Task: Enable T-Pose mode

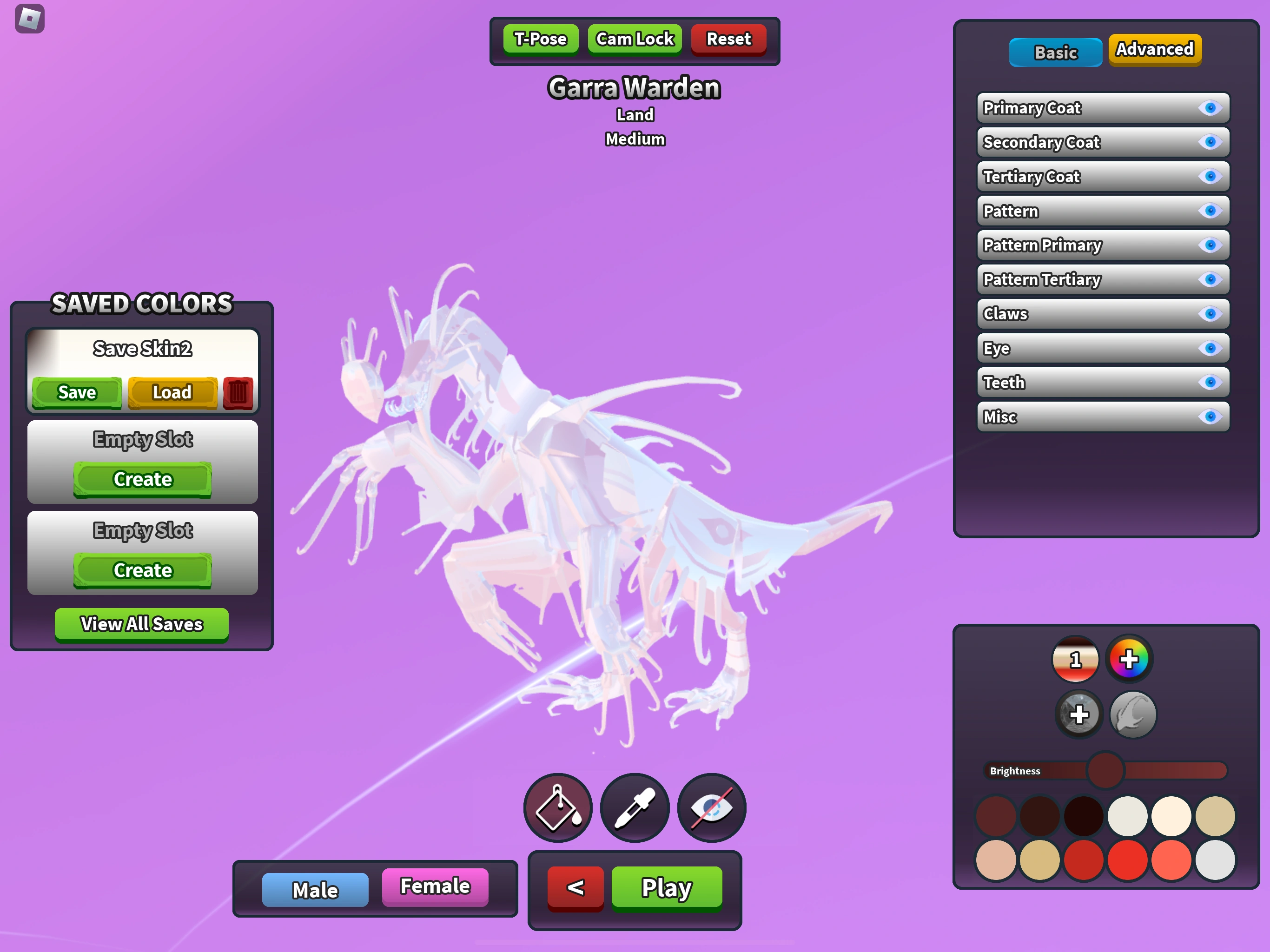Action: tap(539, 39)
